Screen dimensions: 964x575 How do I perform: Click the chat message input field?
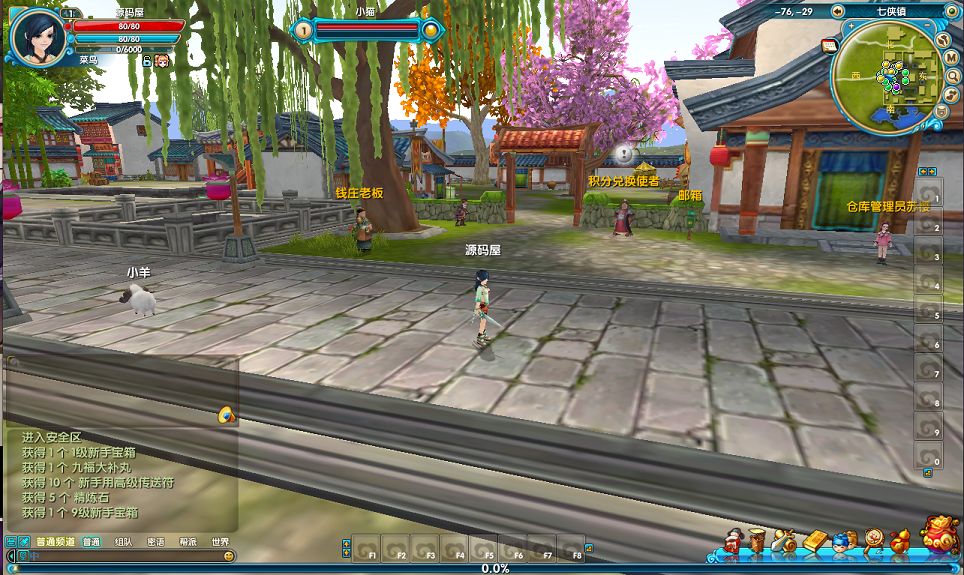120,555
